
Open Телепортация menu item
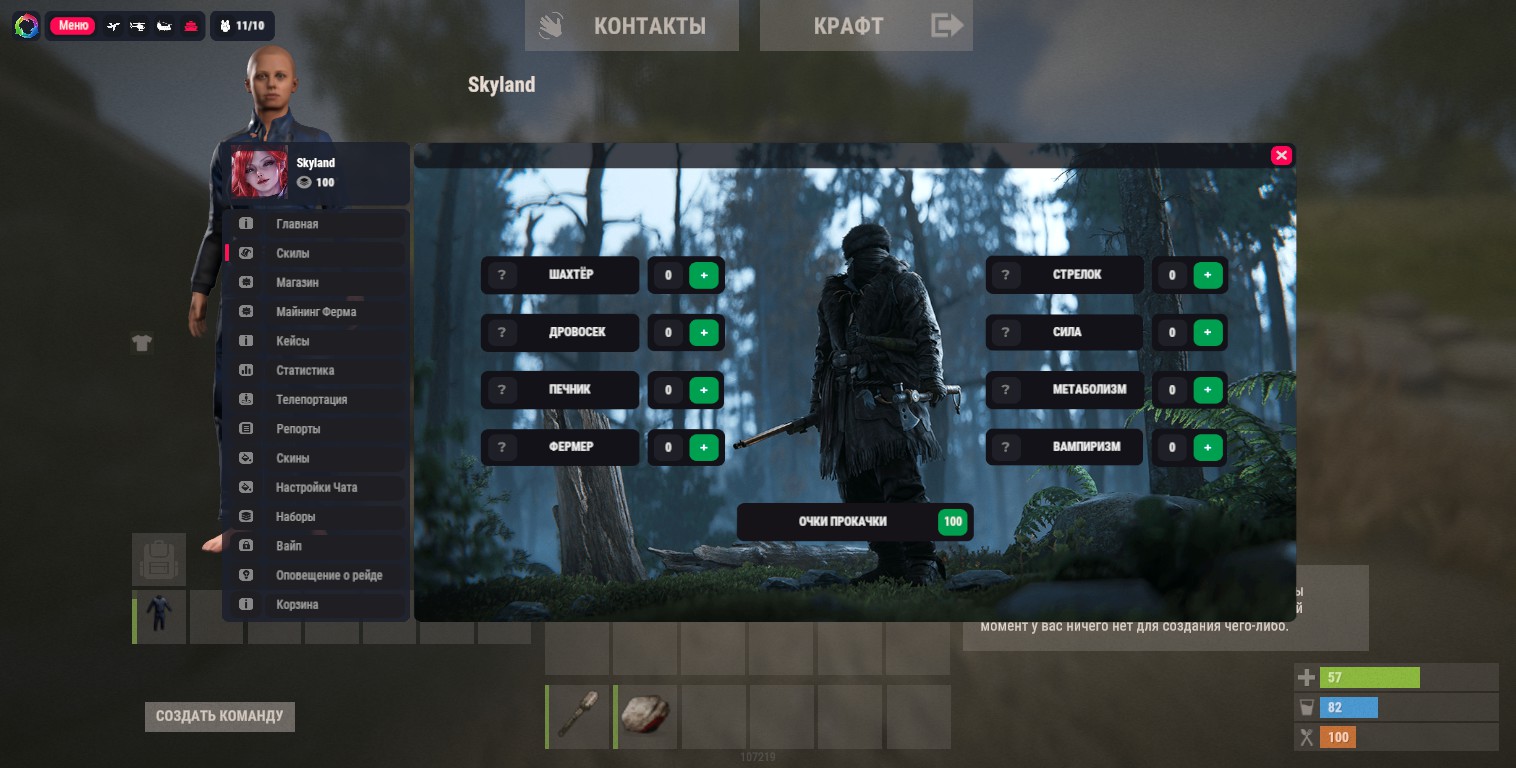pos(311,400)
